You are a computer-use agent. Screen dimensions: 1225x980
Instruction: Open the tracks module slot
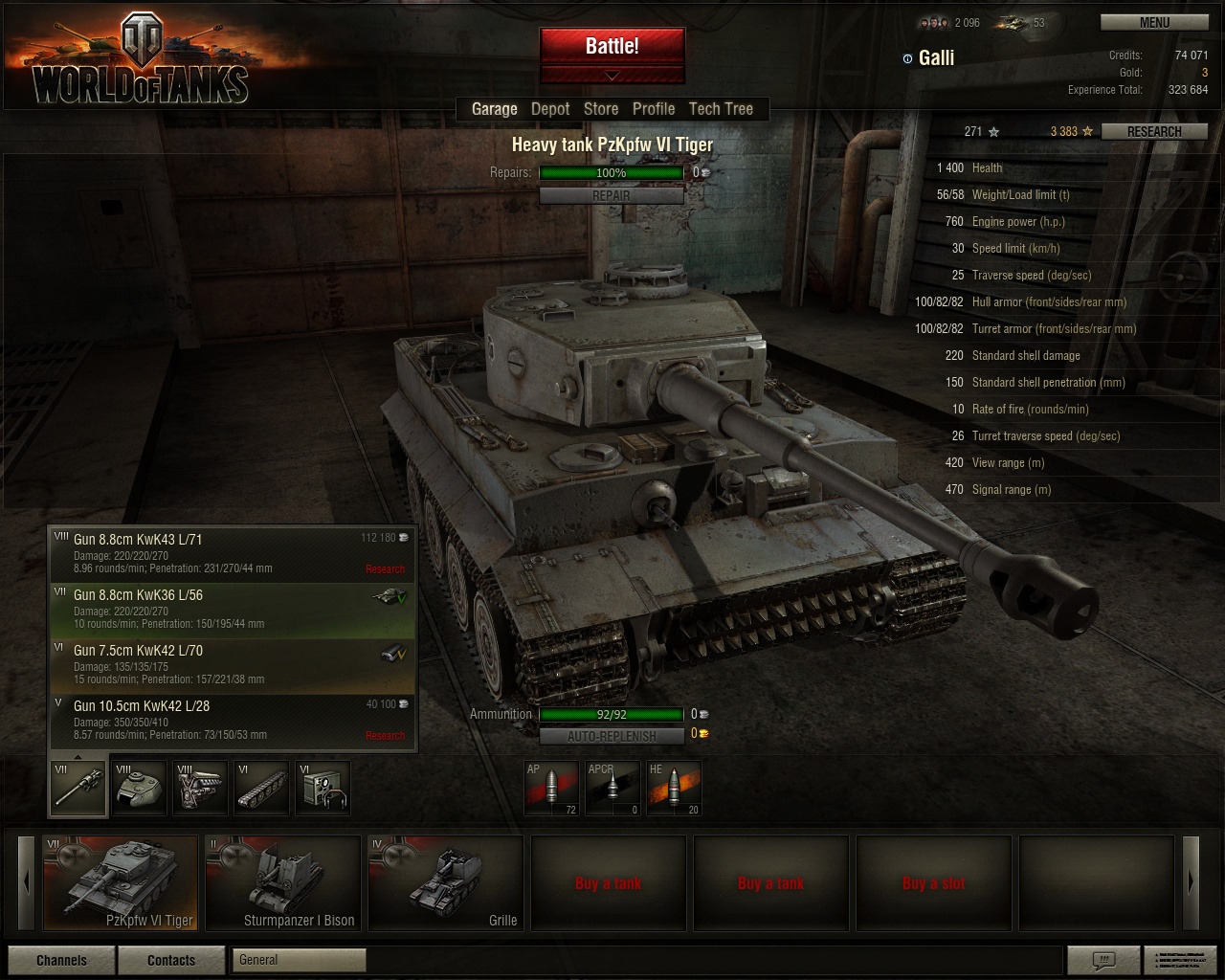[261, 788]
